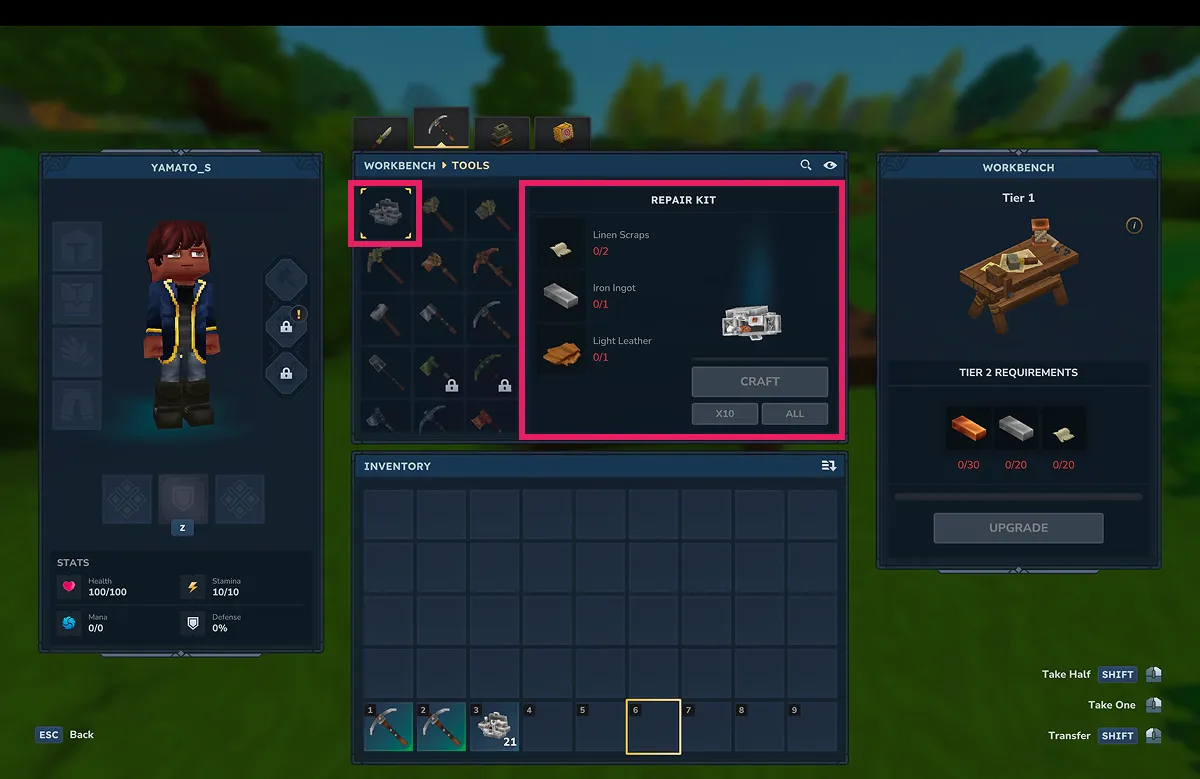Select the pickaxe in hotbar slot 2
The width and height of the screenshot is (1200, 779).
coord(442,727)
